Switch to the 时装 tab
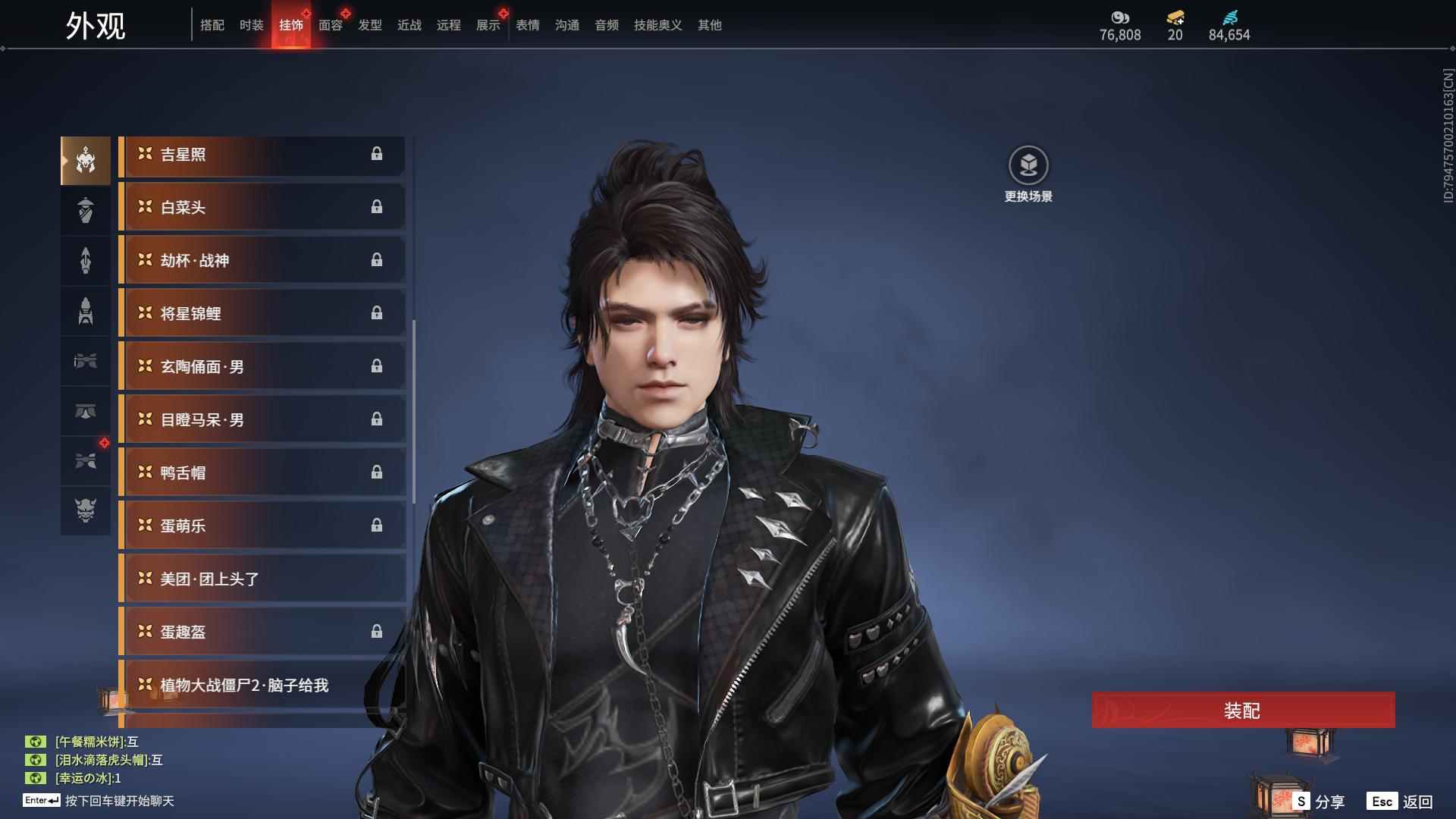 tap(251, 25)
